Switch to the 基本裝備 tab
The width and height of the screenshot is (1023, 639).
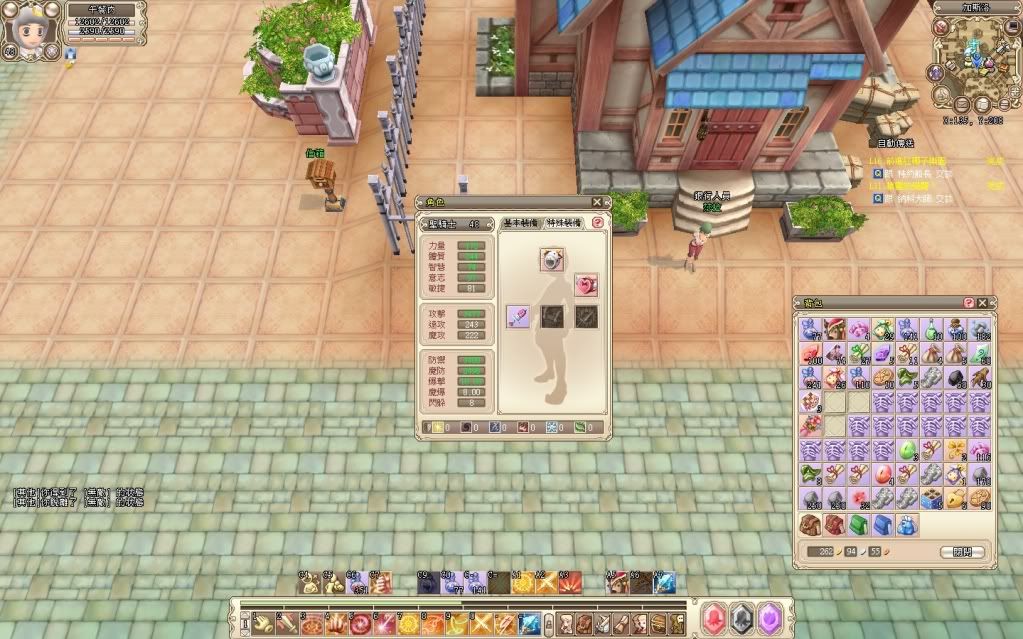click(521, 223)
